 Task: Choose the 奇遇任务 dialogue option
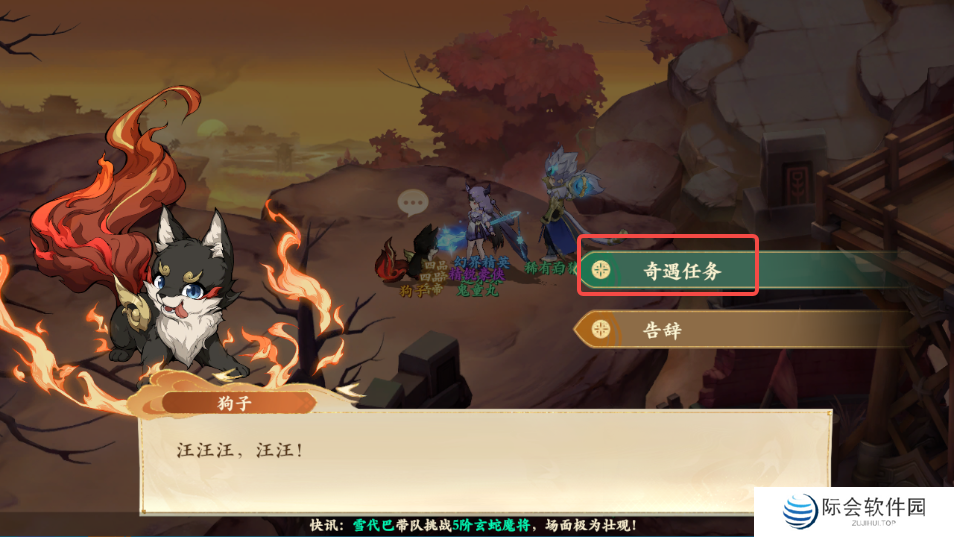click(680, 270)
